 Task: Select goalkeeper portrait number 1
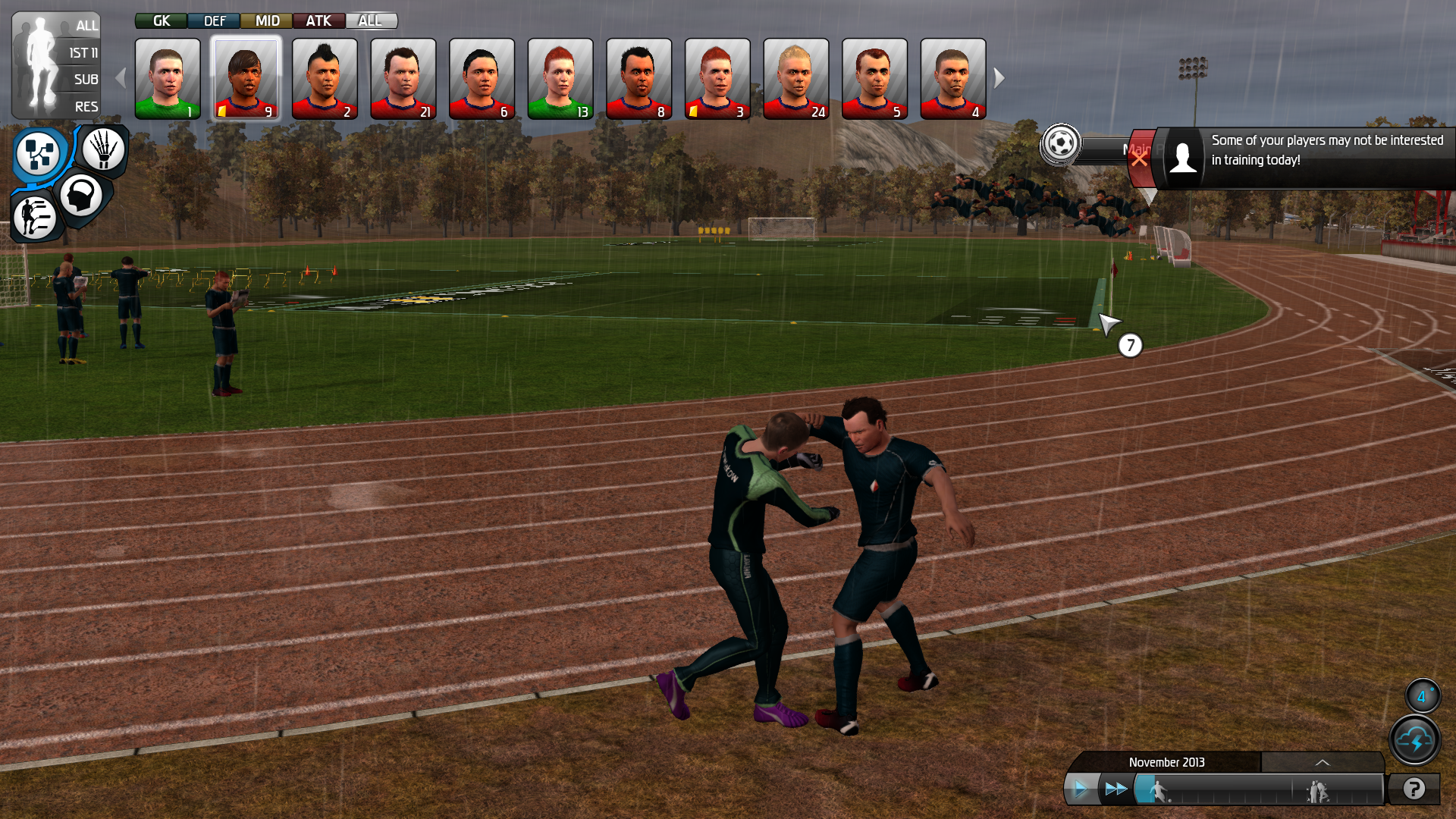coord(168,79)
